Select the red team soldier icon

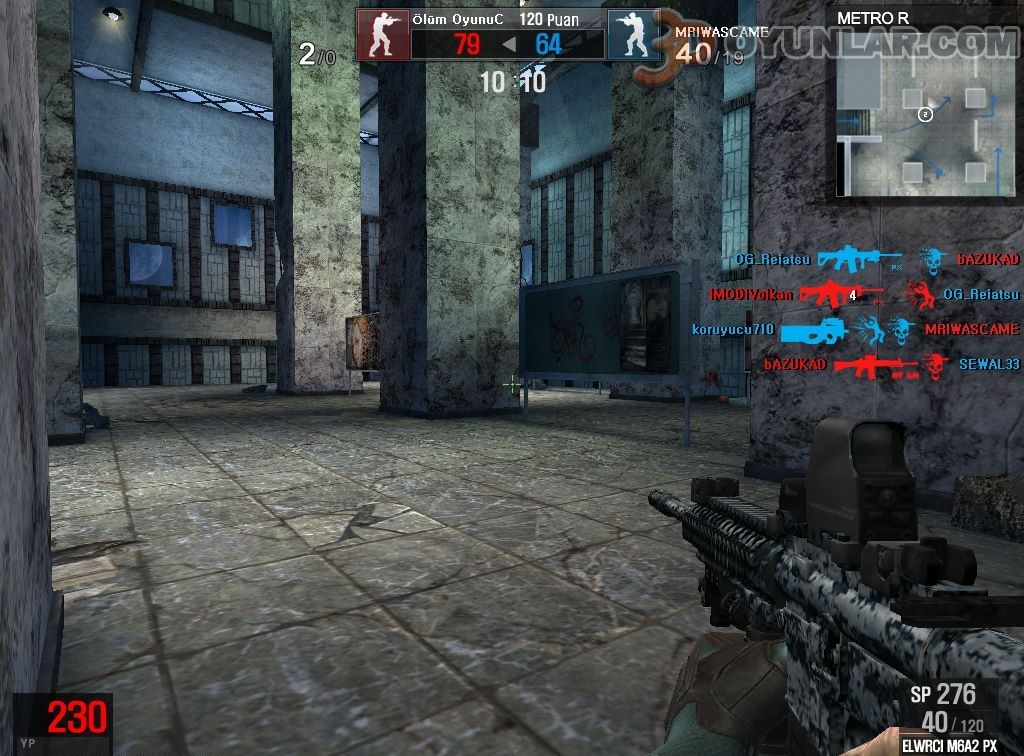[x=383, y=36]
